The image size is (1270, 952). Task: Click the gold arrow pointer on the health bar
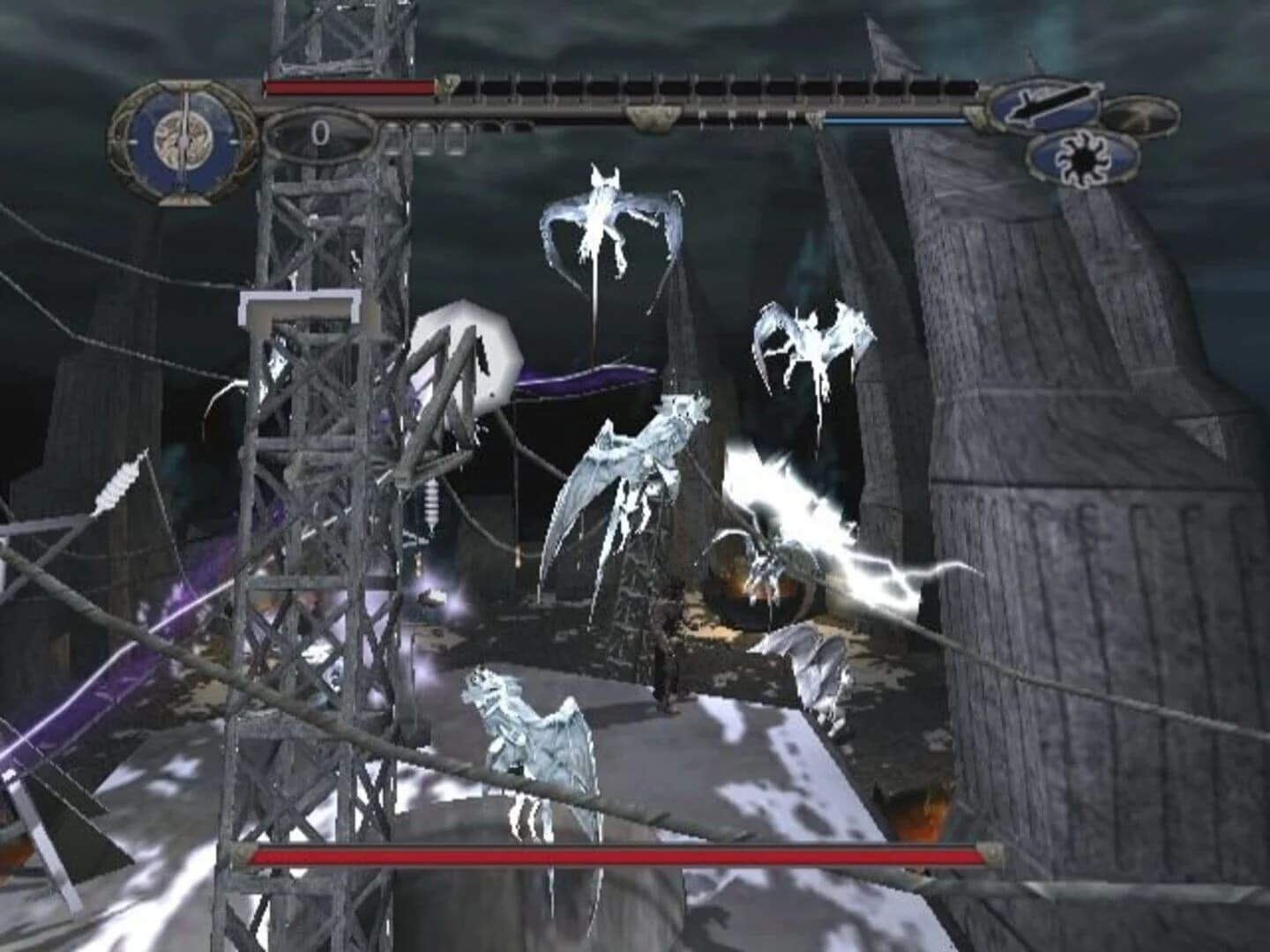pos(447,86)
